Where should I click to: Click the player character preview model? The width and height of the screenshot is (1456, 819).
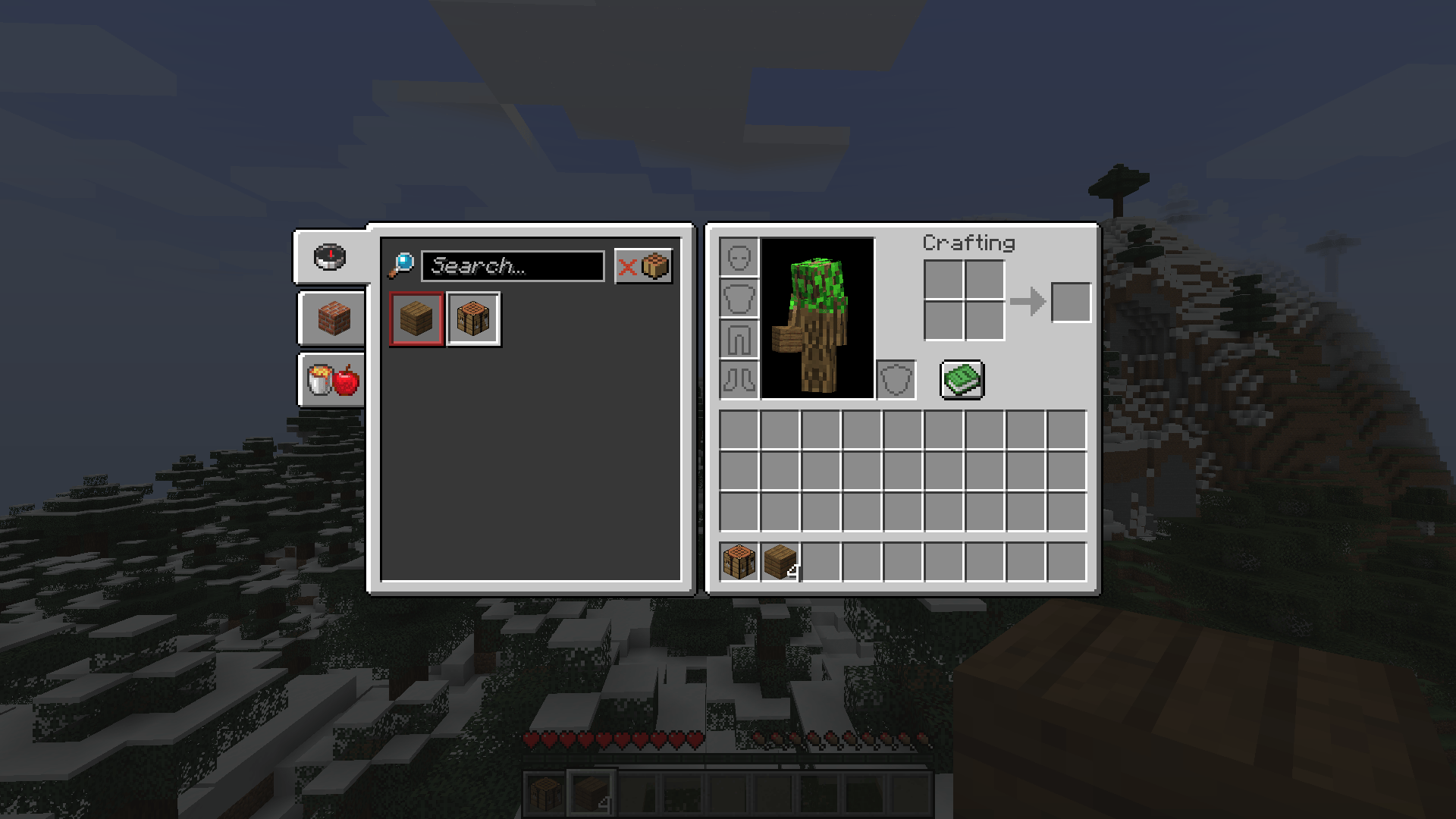pyautogui.click(x=817, y=318)
